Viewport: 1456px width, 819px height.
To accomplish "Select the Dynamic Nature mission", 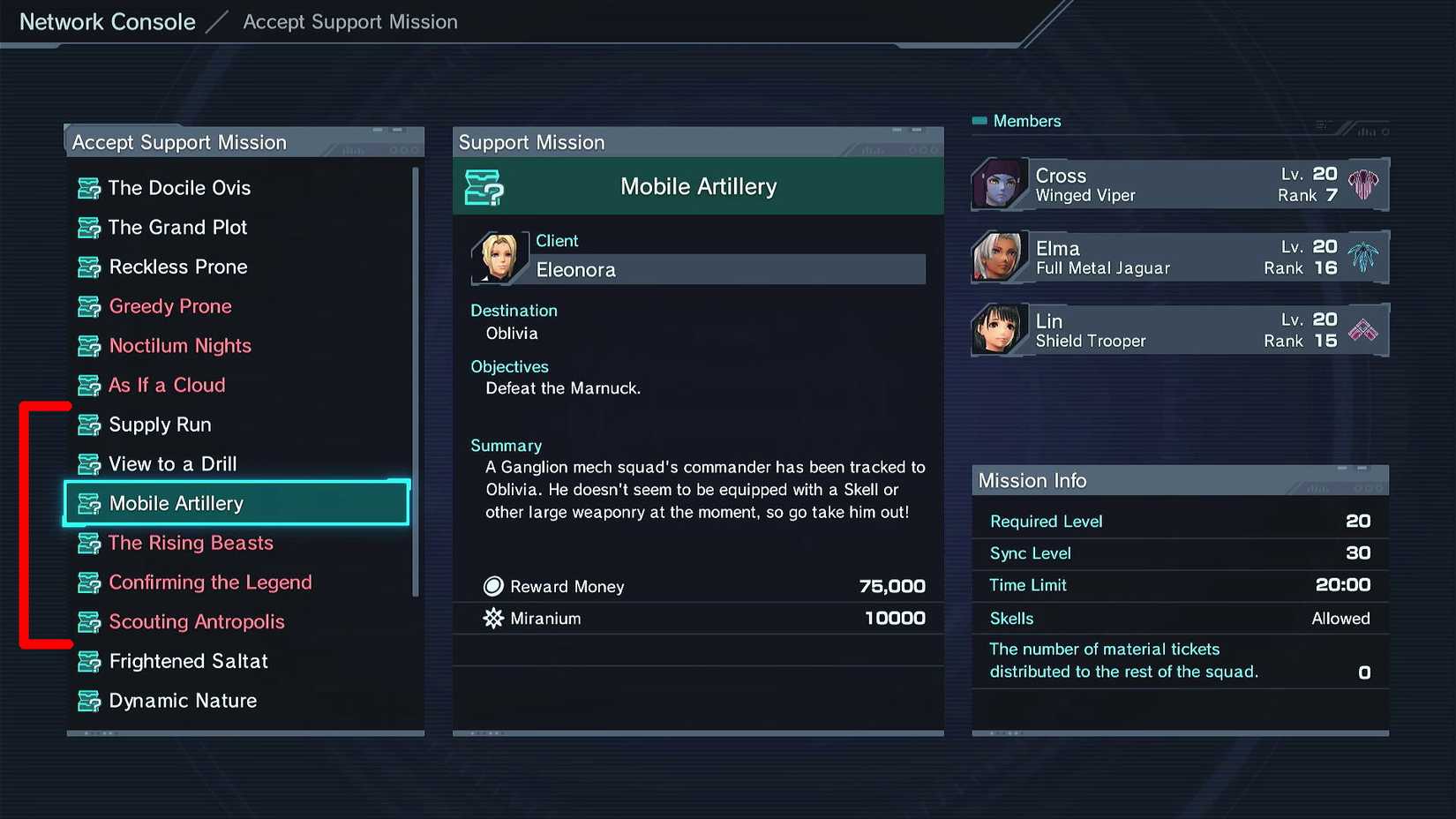I will (182, 700).
